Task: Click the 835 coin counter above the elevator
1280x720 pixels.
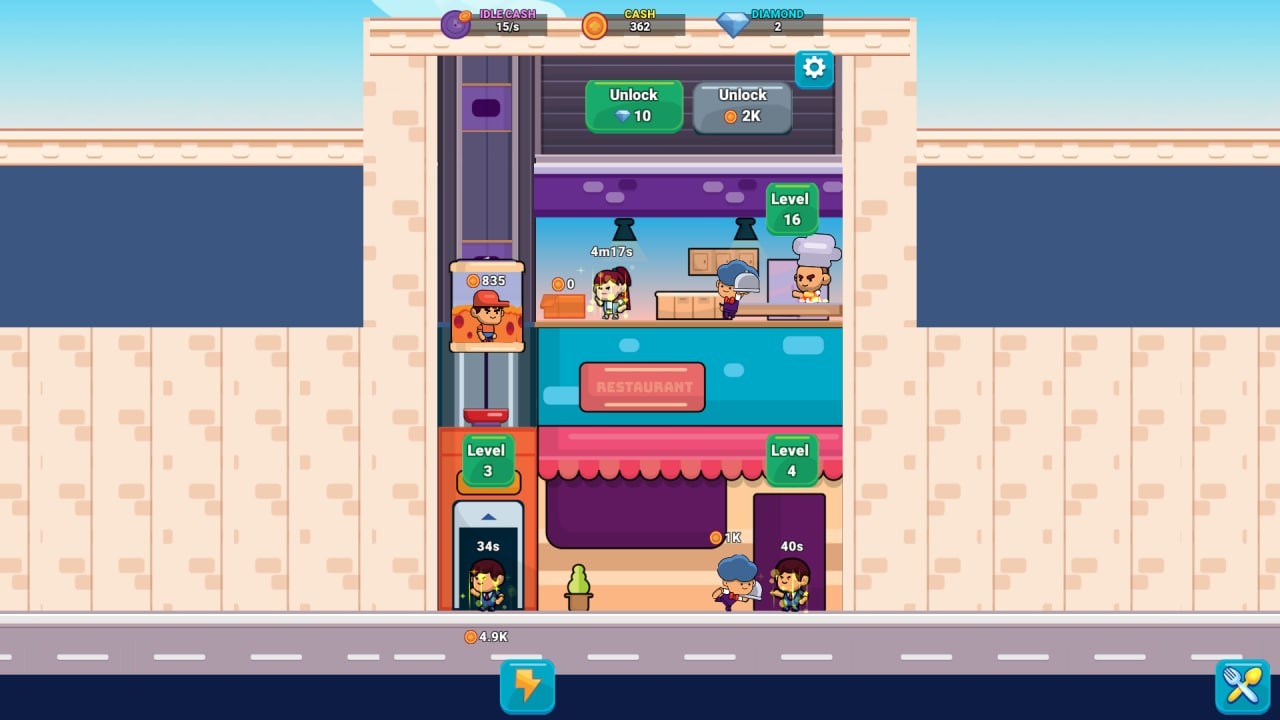Action: (486, 281)
